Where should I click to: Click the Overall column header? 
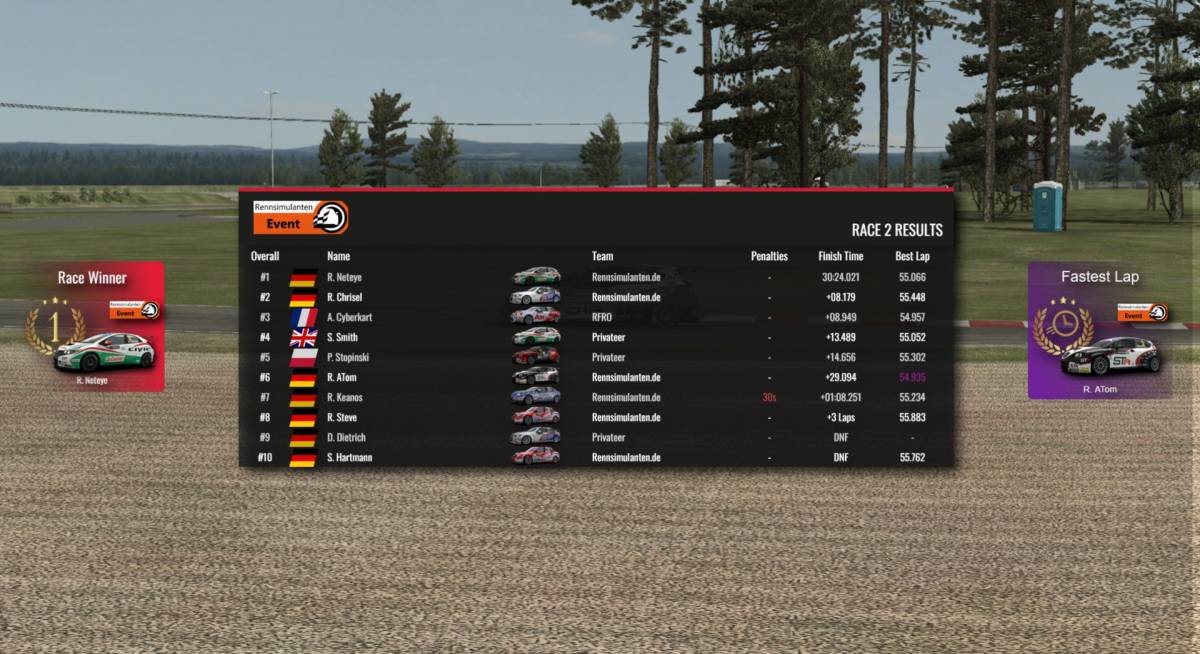[x=265, y=256]
